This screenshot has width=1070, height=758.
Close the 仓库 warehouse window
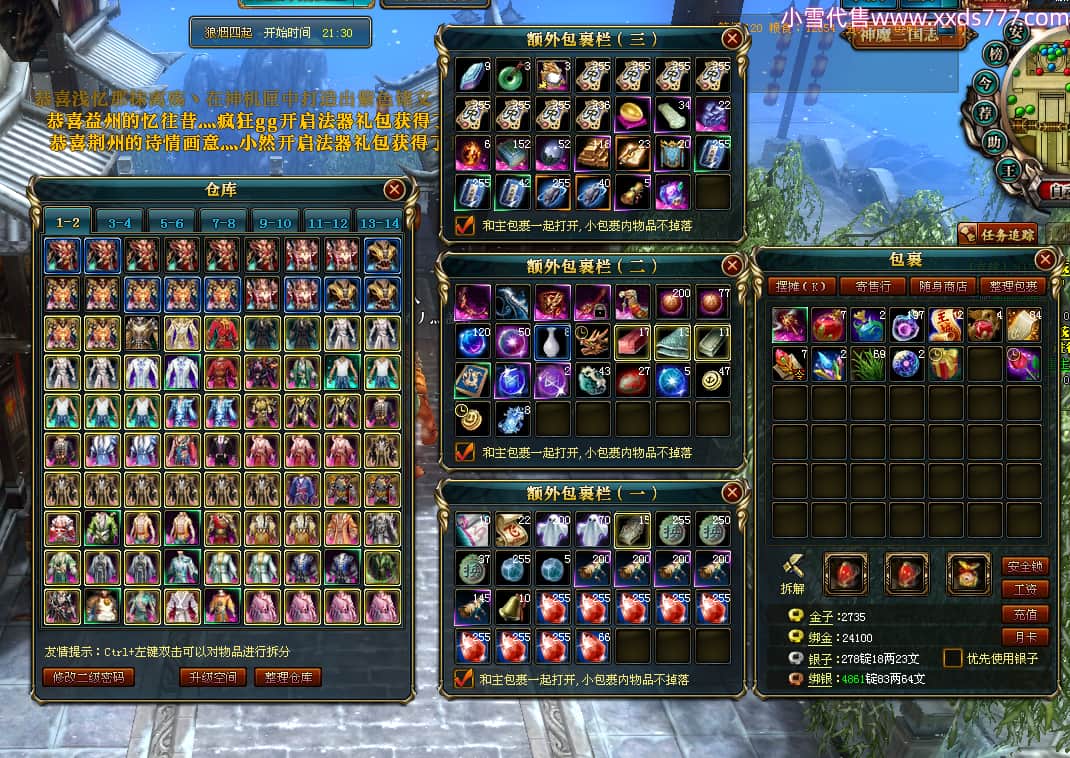(x=395, y=189)
